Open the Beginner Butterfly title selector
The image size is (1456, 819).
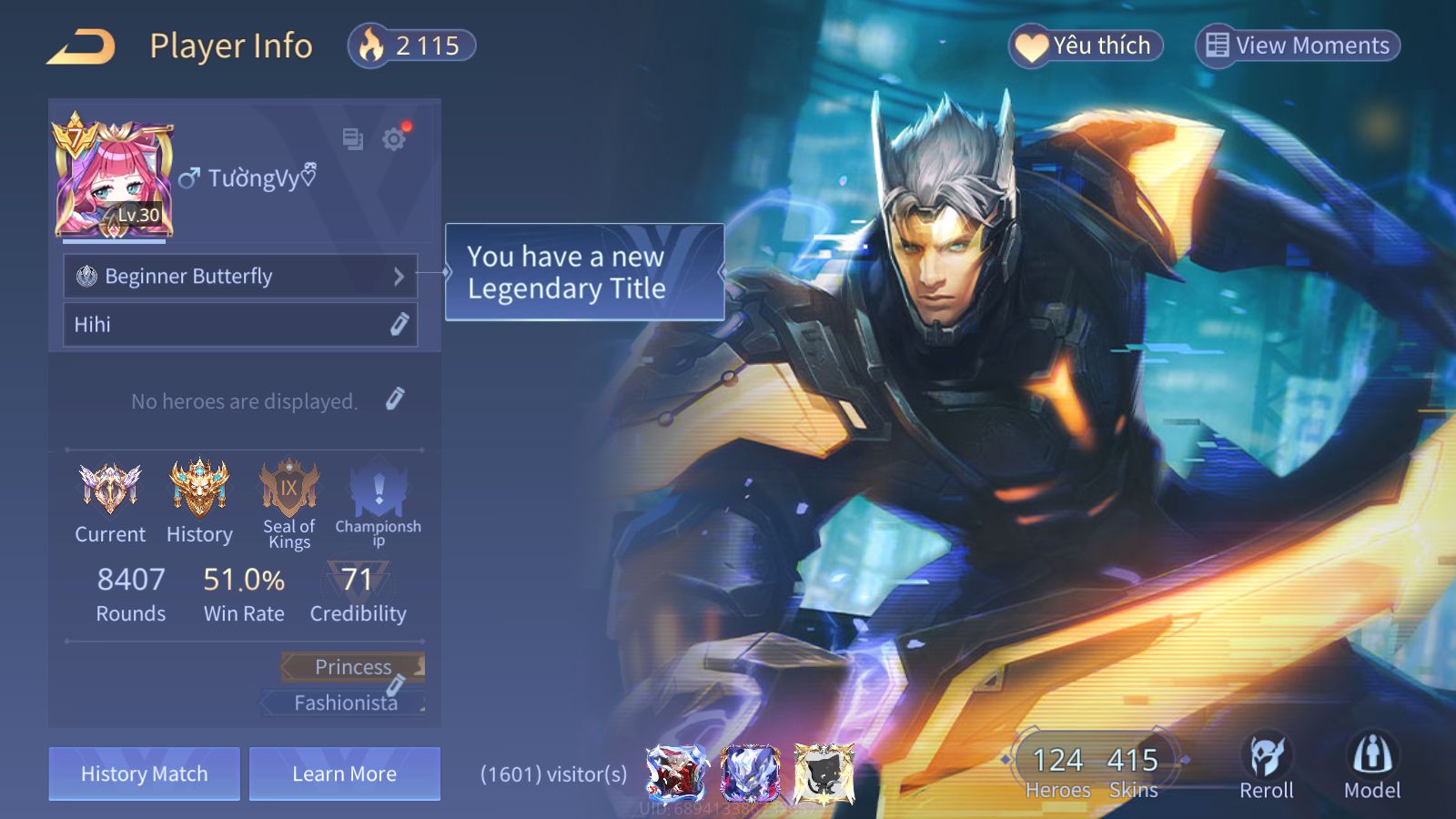(240, 277)
